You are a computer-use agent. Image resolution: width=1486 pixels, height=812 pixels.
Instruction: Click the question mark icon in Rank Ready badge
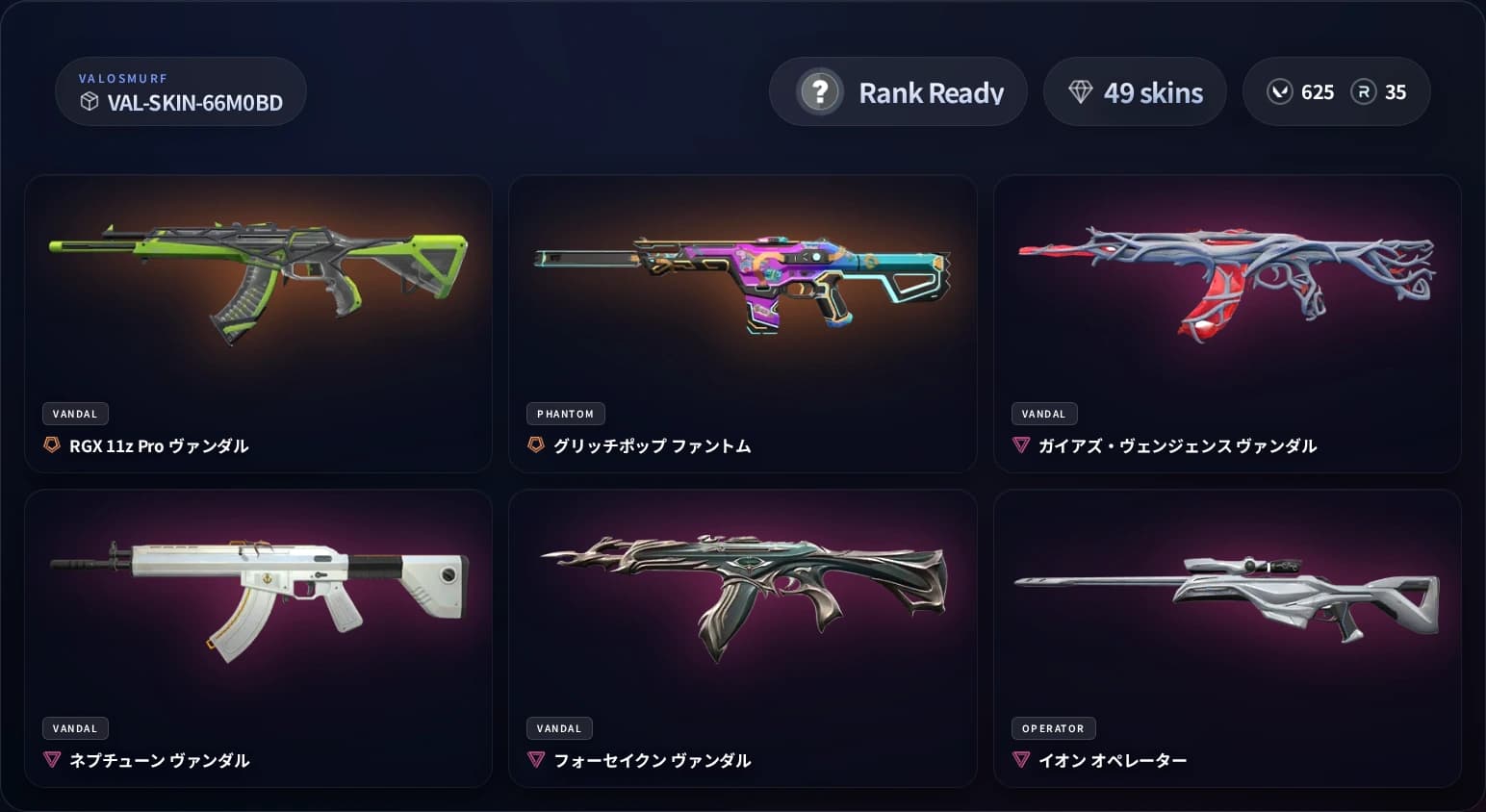coord(817,91)
